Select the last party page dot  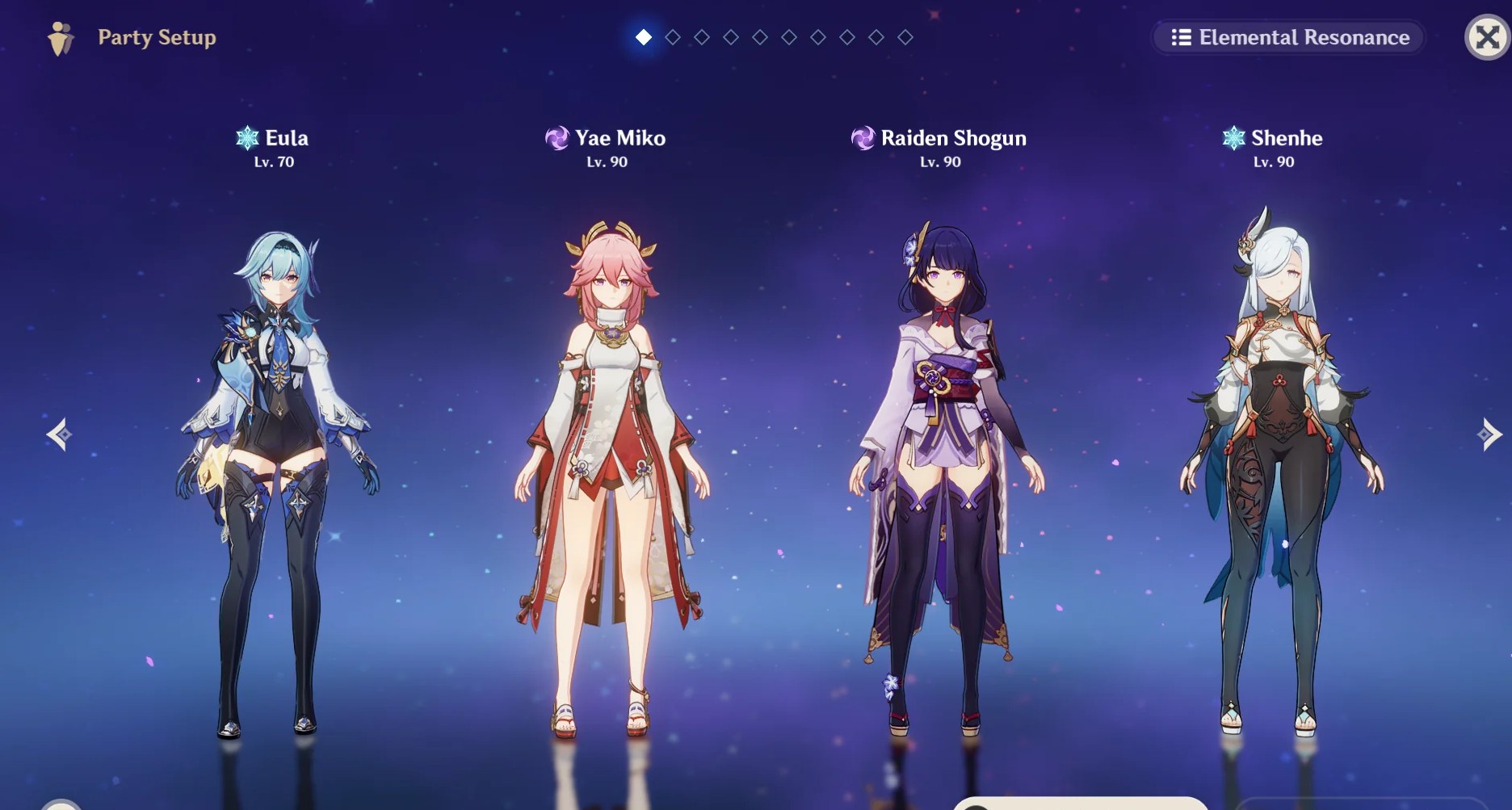click(x=905, y=36)
